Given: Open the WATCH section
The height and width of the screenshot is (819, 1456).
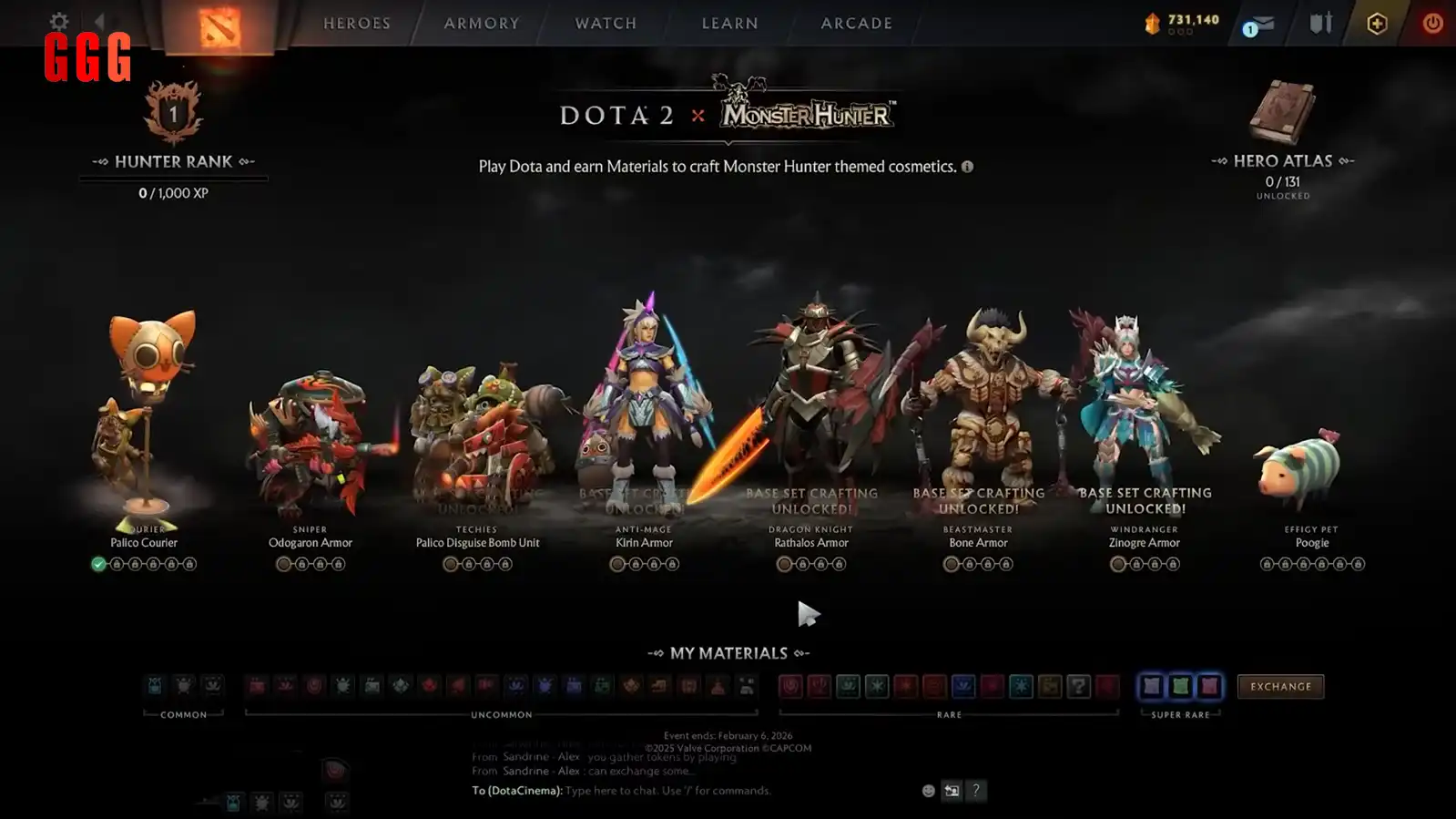Looking at the screenshot, I should click(604, 23).
